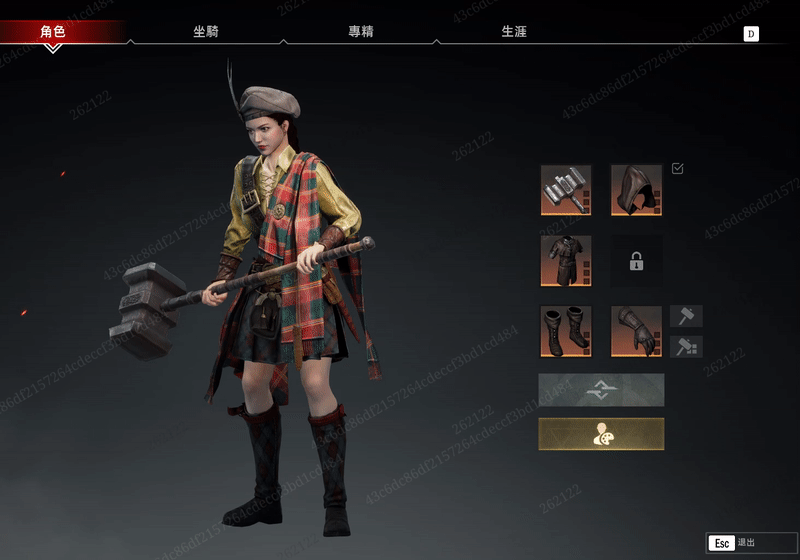Click the locked equipment slot
Image resolution: width=800 pixels, height=560 pixels.
[x=636, y=261]
